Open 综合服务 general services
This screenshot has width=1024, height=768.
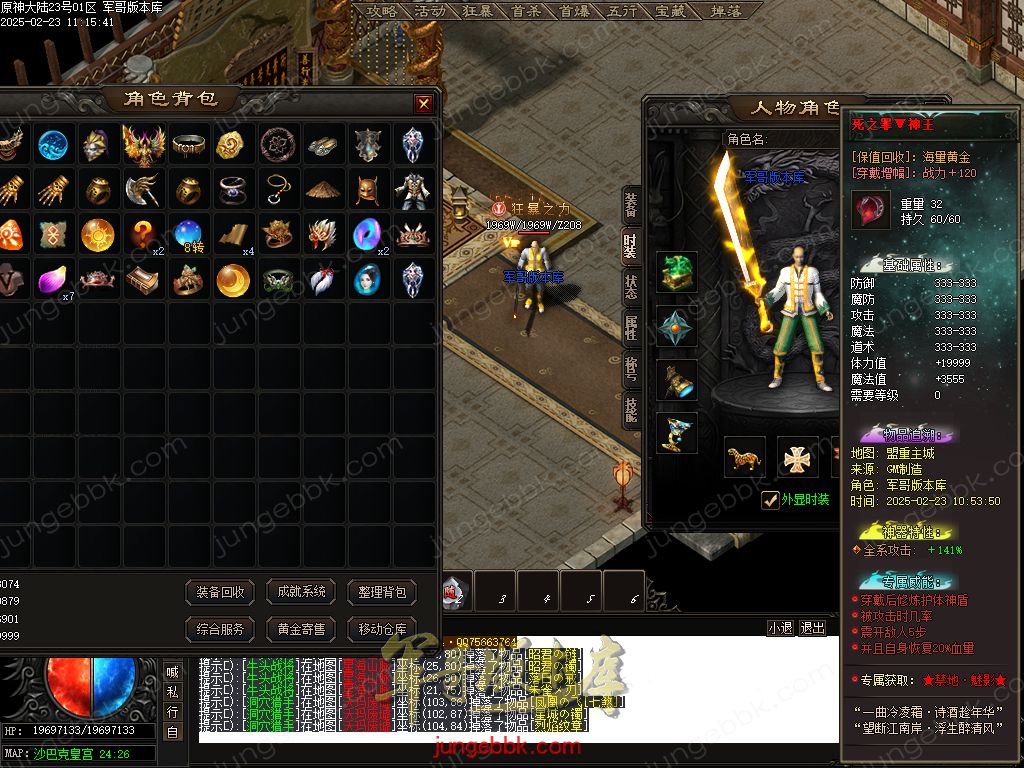coord(220,629)
